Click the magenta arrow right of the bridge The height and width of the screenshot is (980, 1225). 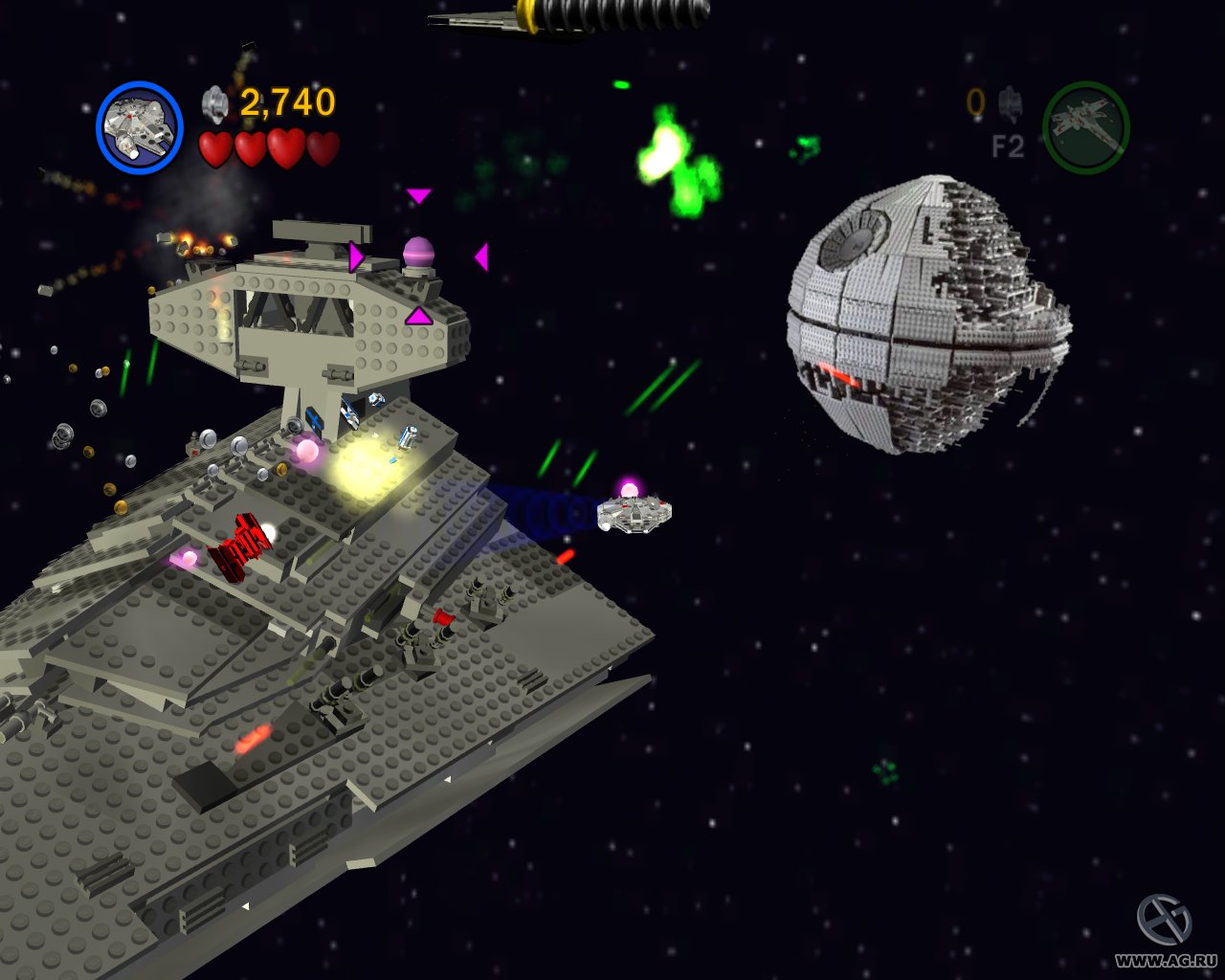tap(482, 256)
